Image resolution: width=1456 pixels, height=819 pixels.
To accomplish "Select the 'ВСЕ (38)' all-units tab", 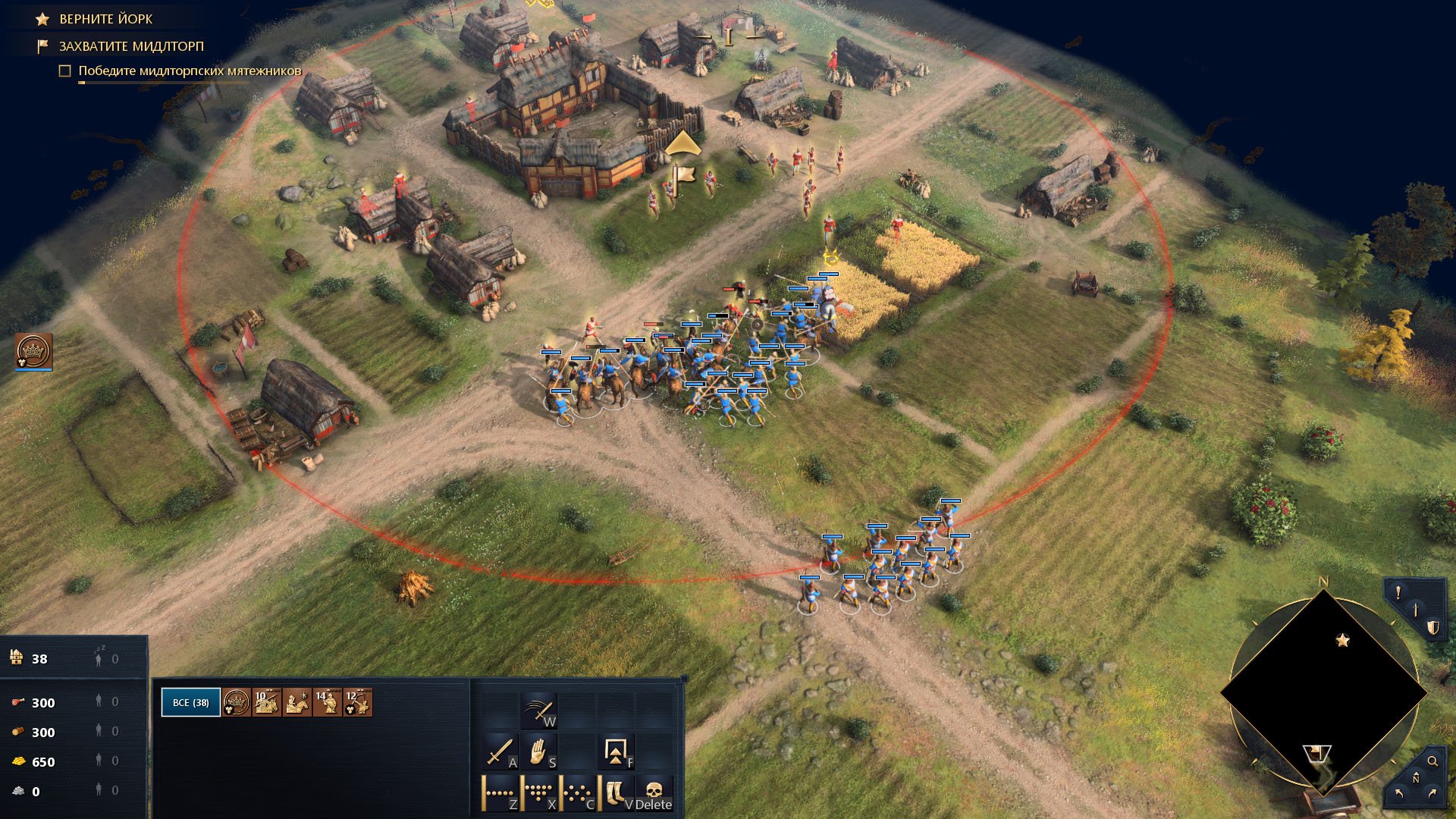I will point(190,702).
